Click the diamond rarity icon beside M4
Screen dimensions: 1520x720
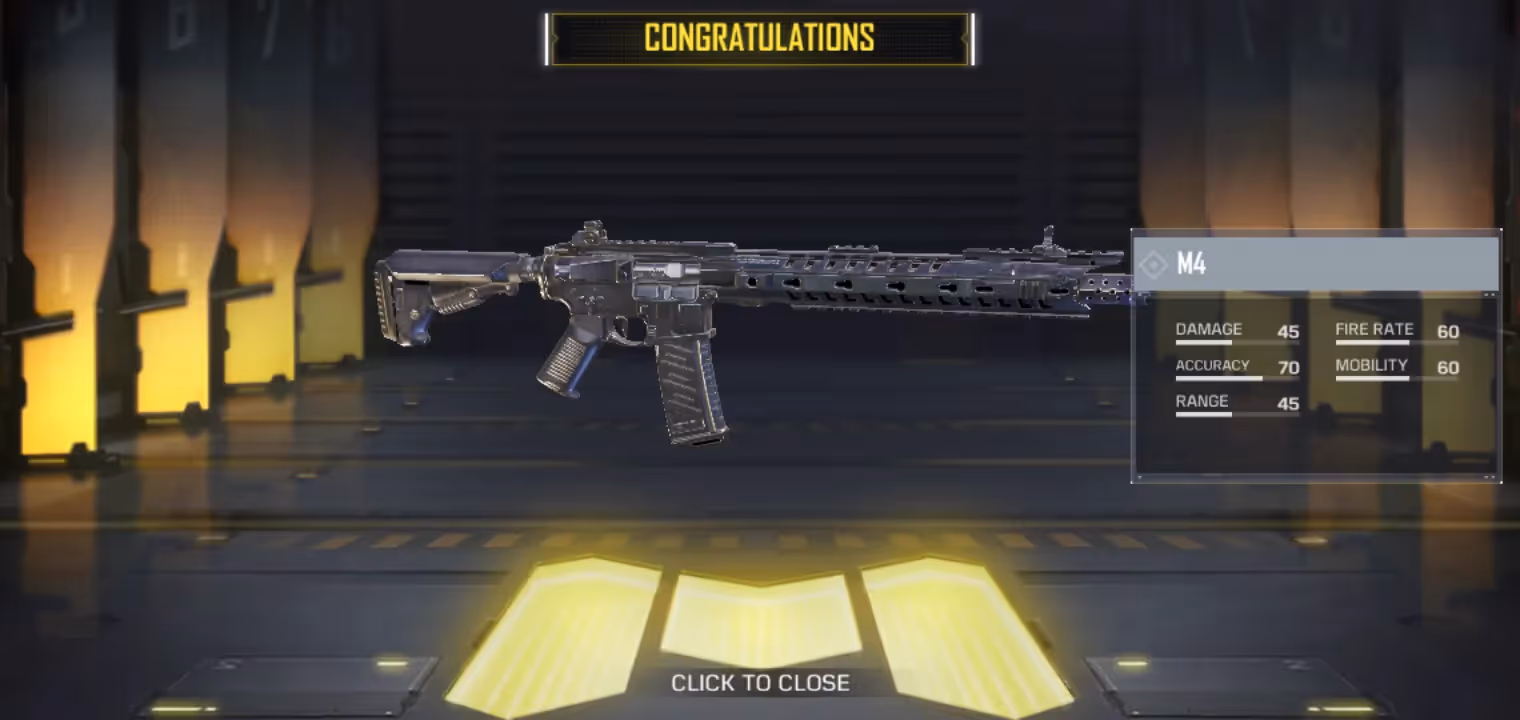click(1153, 265)
